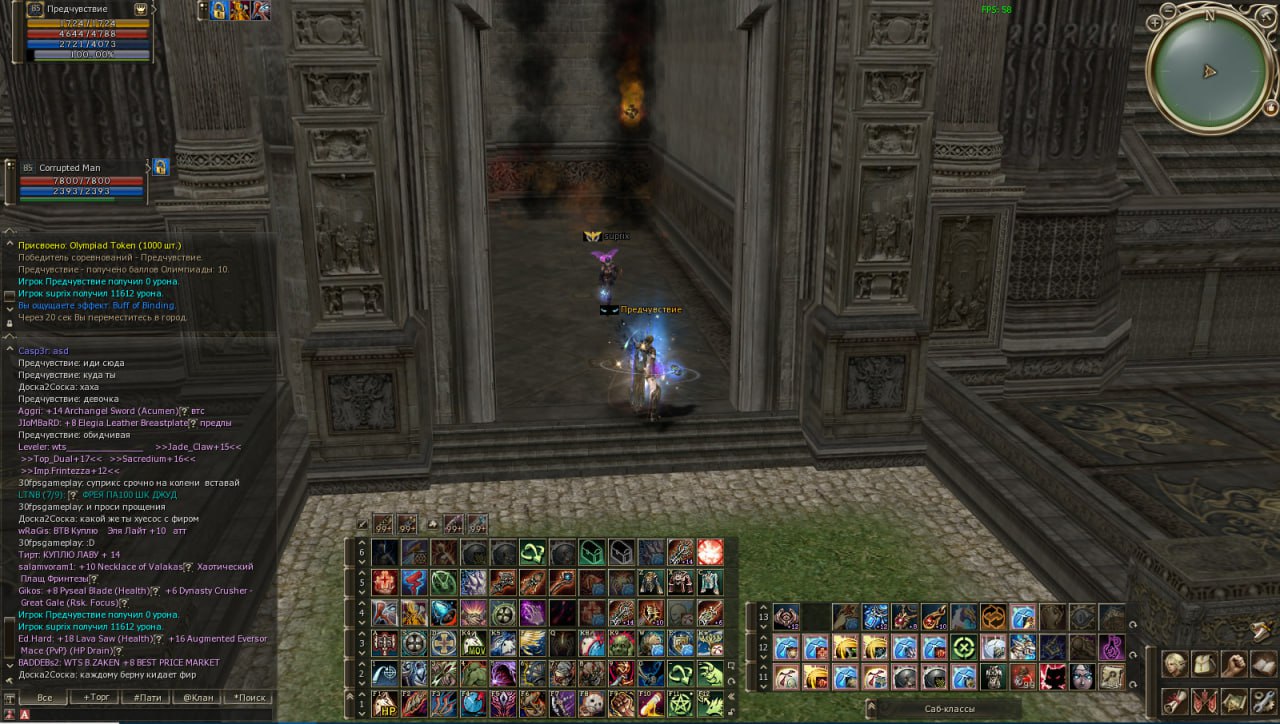The image size is (1280, 724).
Task: Switch to the «@Клан» clan chat tab
Action: (198, 697)
